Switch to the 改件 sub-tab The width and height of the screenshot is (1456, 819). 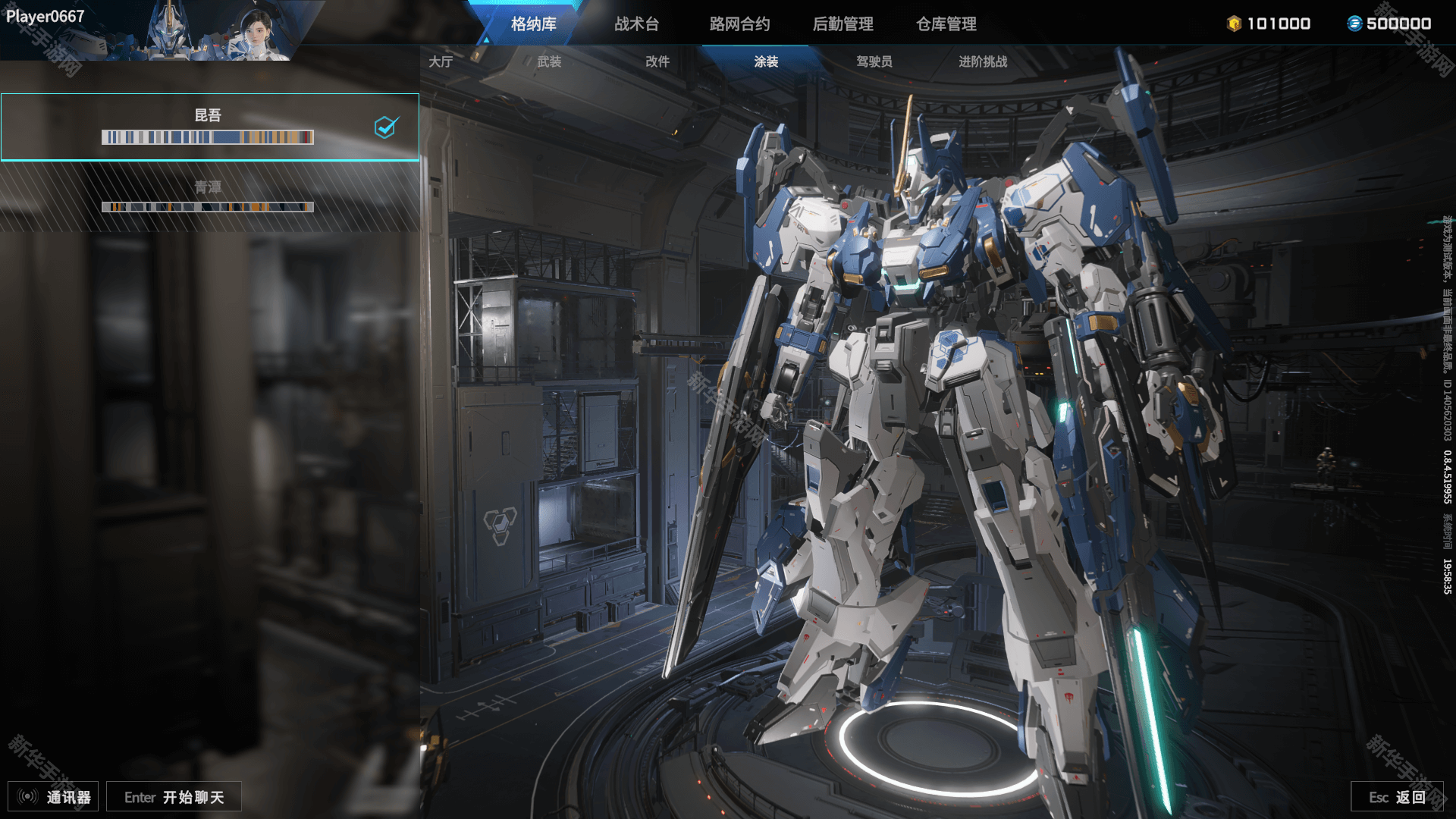657,61
